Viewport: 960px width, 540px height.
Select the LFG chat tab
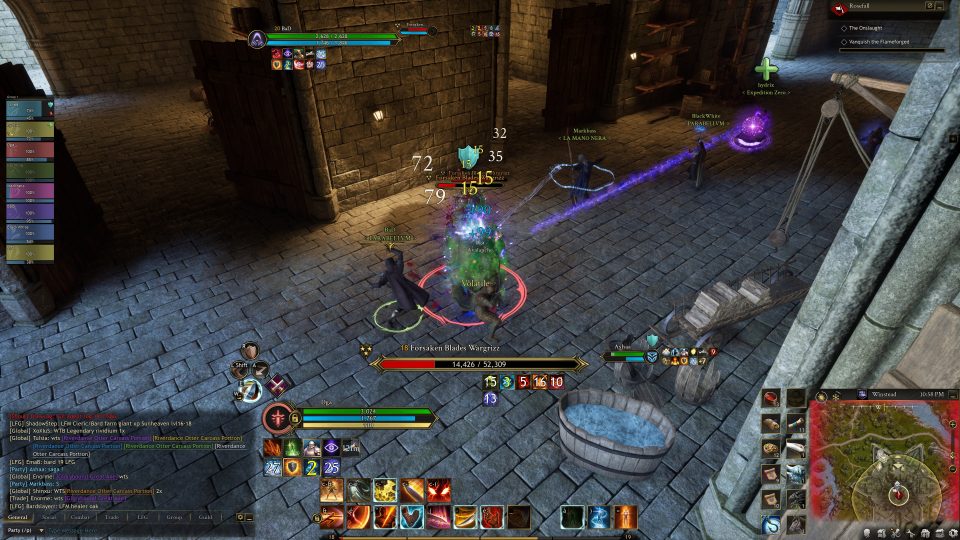tap(143, 517)
